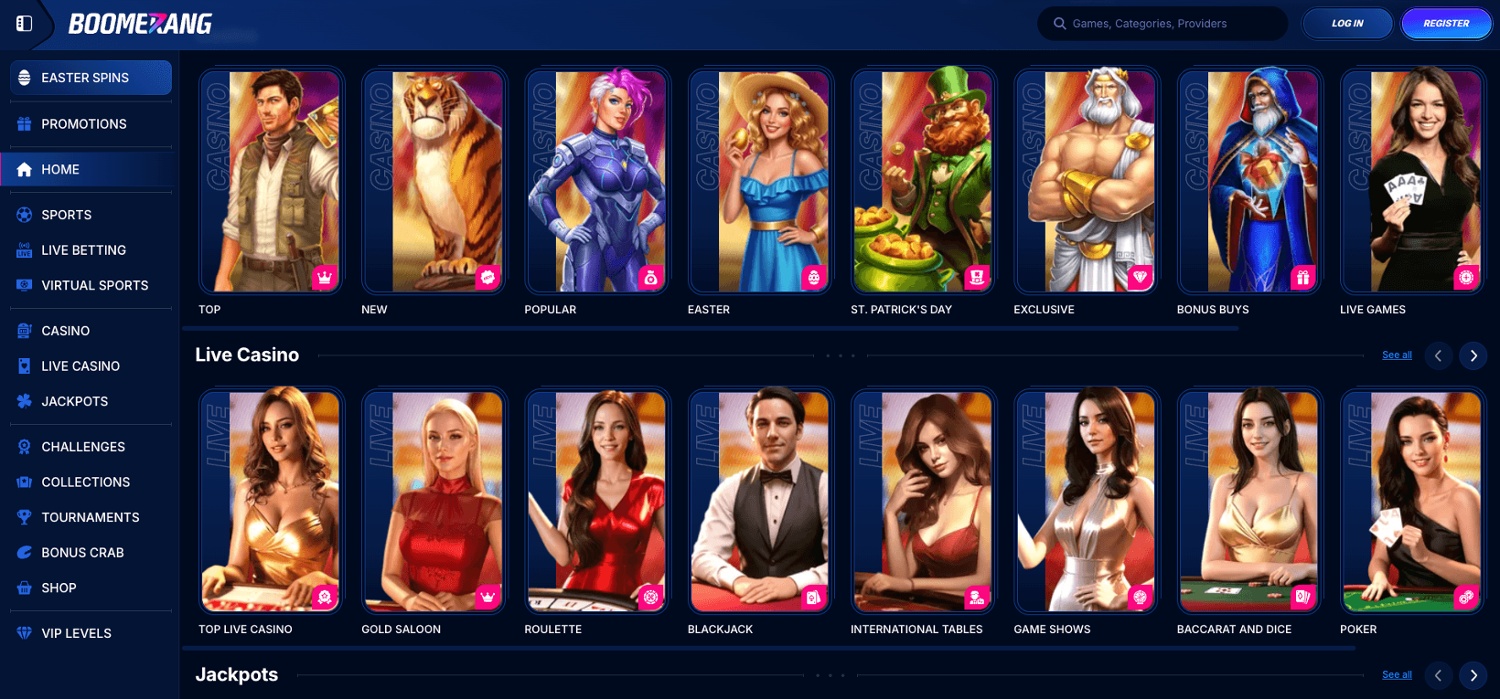Open the Tournaments page
Viewport: 1500px width, 699px height.
[90, 517]
